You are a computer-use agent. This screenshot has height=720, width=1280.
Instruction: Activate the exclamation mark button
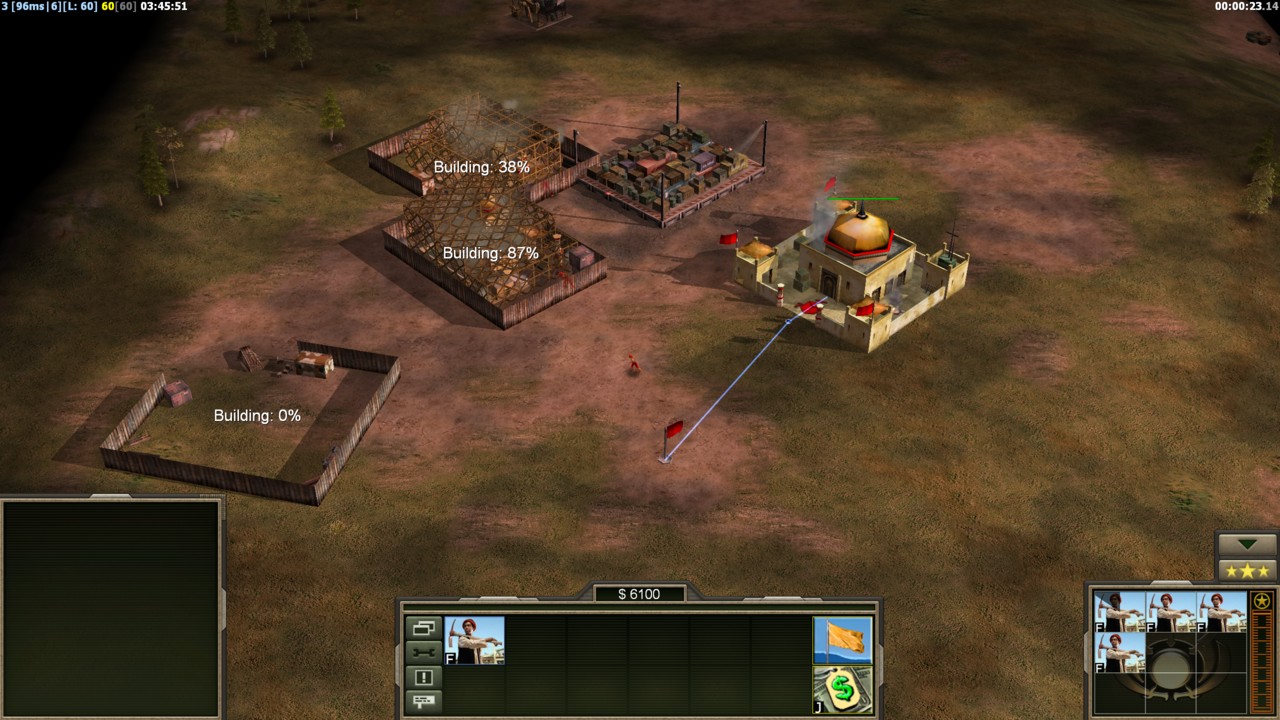[x=423, y=677]
